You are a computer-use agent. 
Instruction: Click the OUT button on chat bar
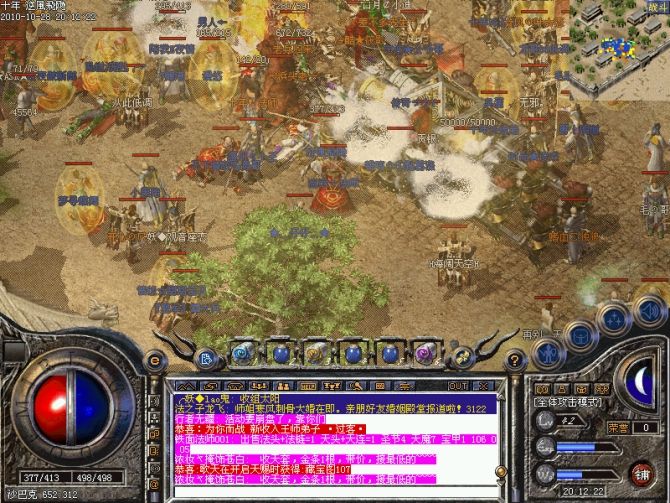point(457,385)
